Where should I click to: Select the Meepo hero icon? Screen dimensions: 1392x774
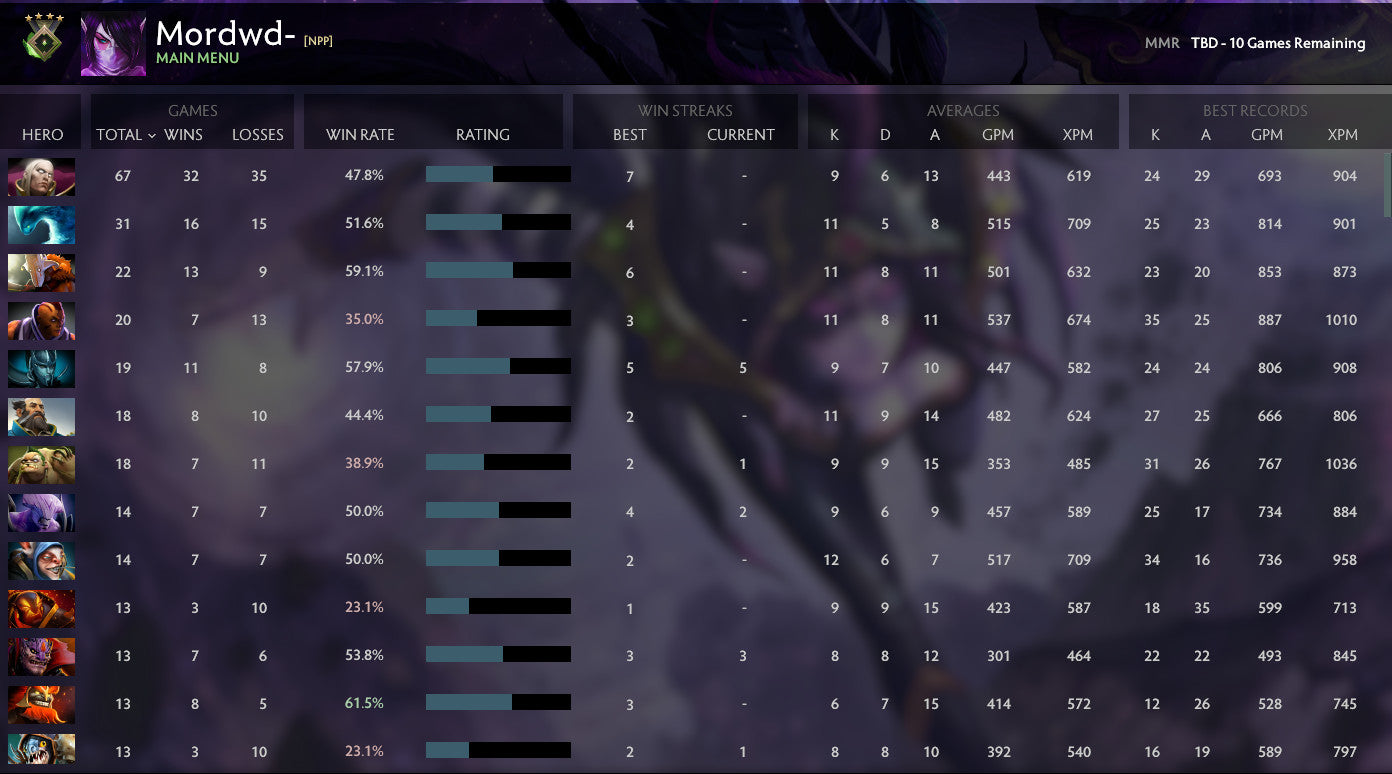click(x=41, y=560)
